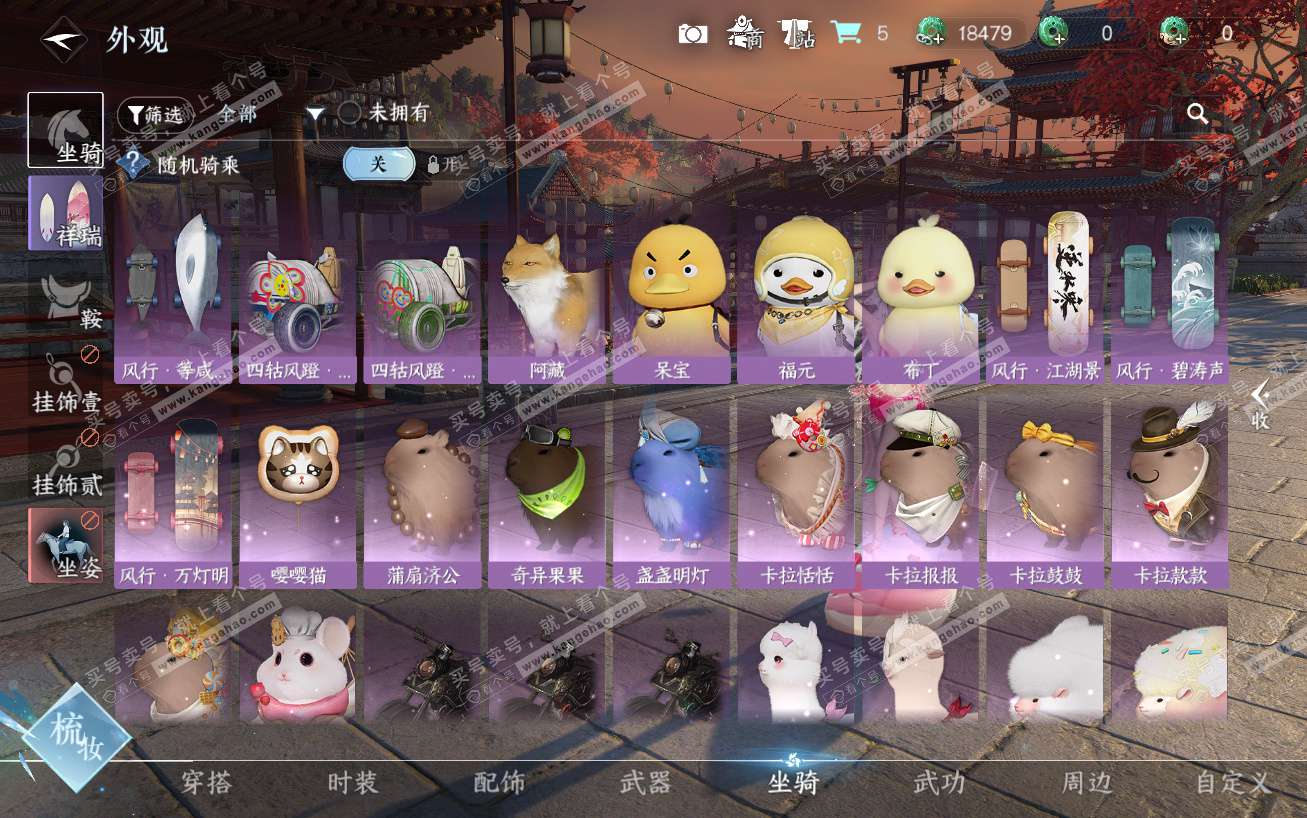Toggle the 随机骑乘 switch
This screenshot has height=818, width=1307.
(379, 165)
